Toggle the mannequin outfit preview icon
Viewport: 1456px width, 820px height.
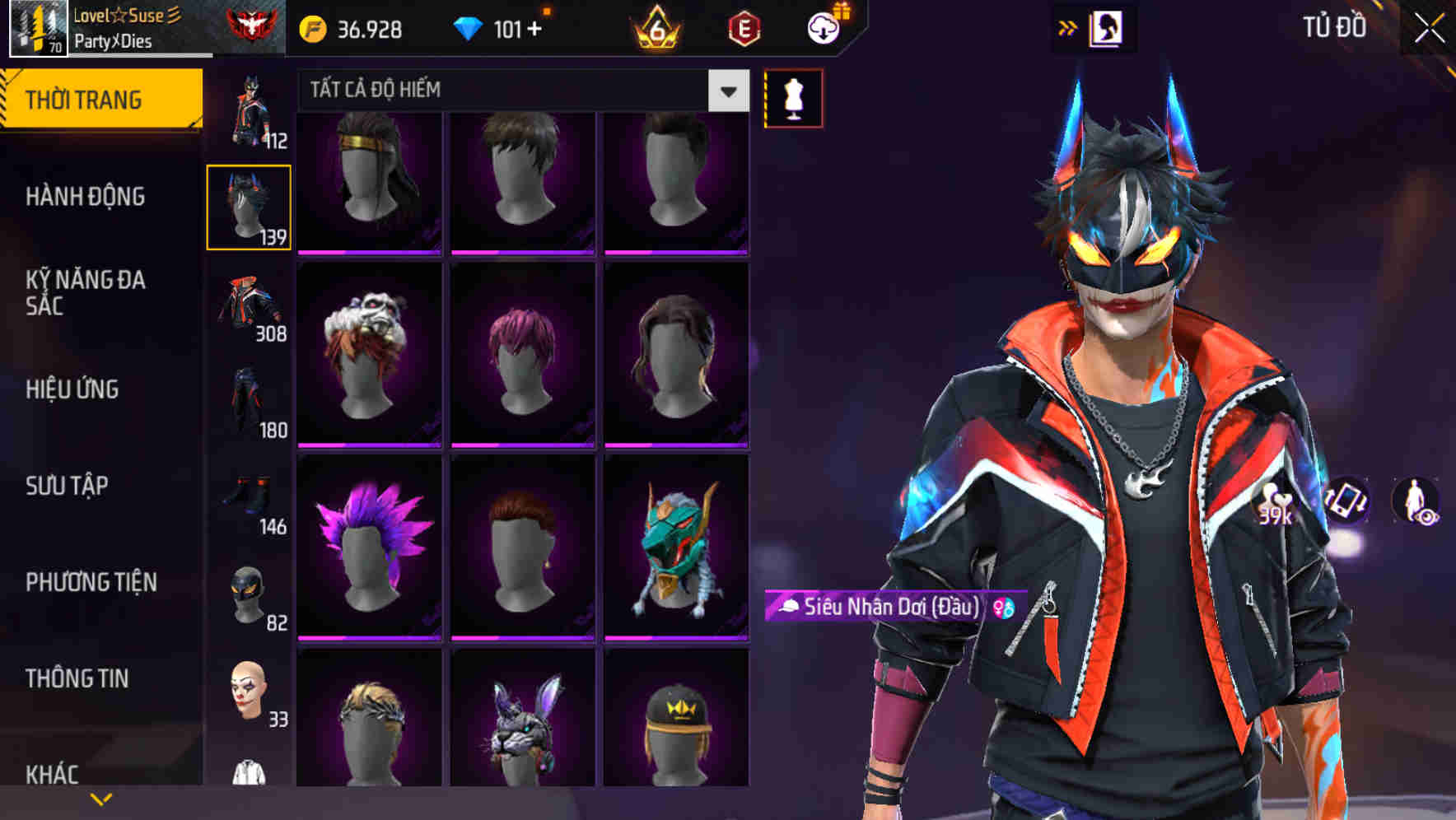click(793, 97)
